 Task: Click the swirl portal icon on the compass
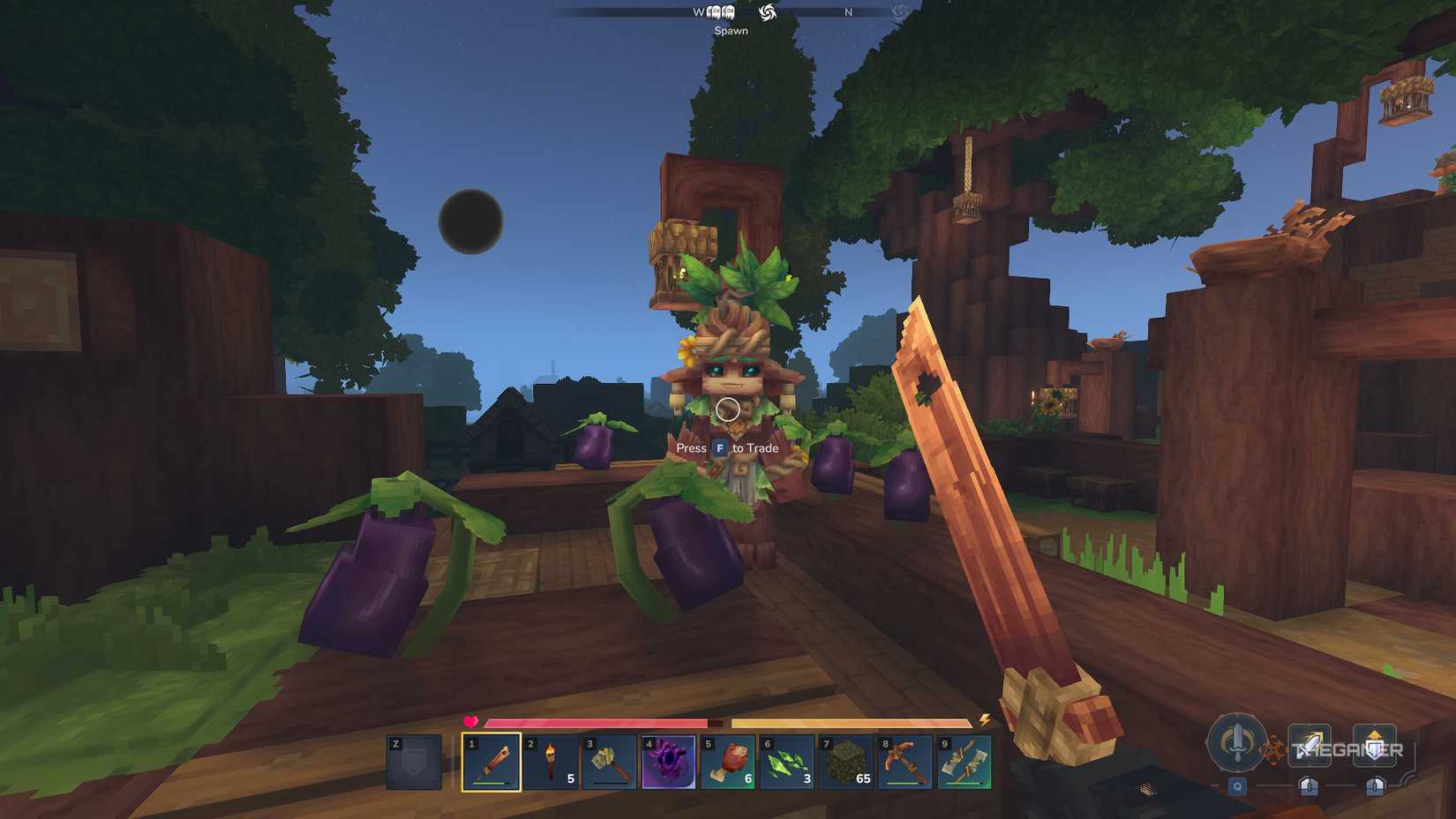(x=769, y=12)
